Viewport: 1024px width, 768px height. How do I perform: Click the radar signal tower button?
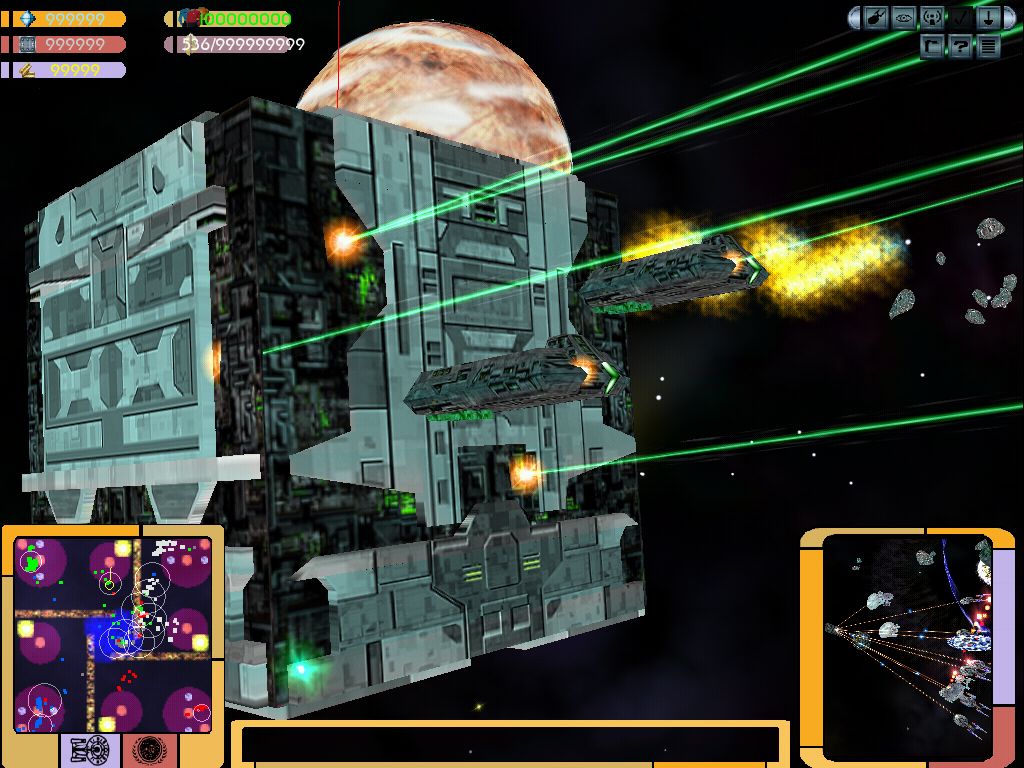pyautogui.click(x=932, y=18)
